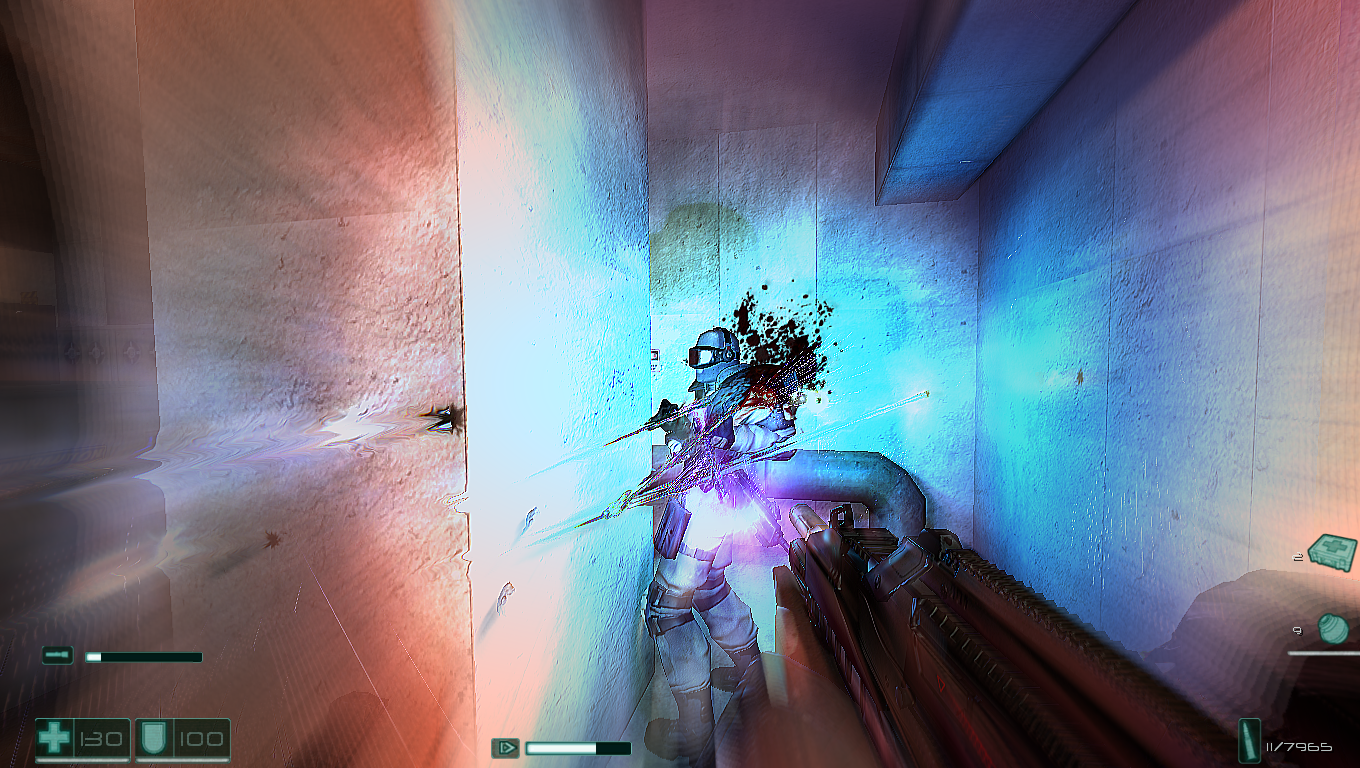Screen dimensions: 1360x768
Task: Click the slow-motion progress bar
Action: pyautogui.click(x=580, y=747)
